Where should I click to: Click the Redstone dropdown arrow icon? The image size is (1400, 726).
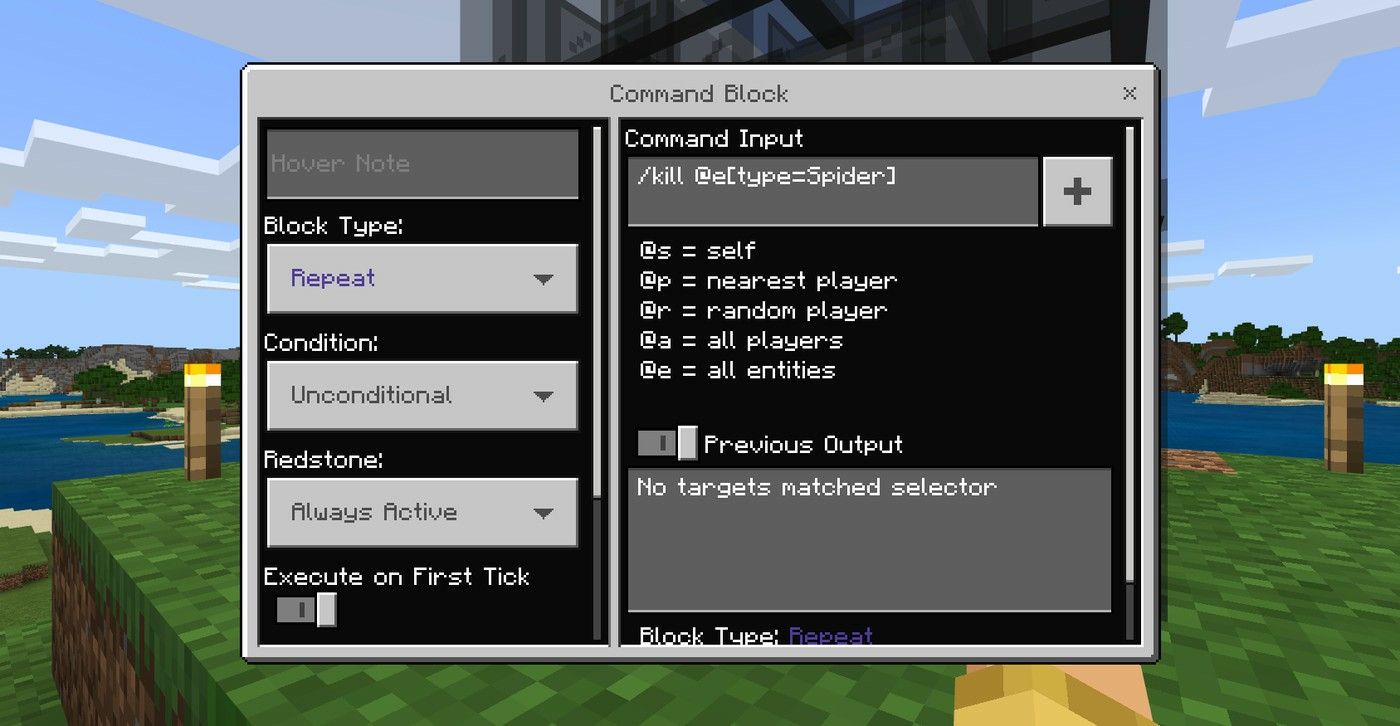[543, 512]
